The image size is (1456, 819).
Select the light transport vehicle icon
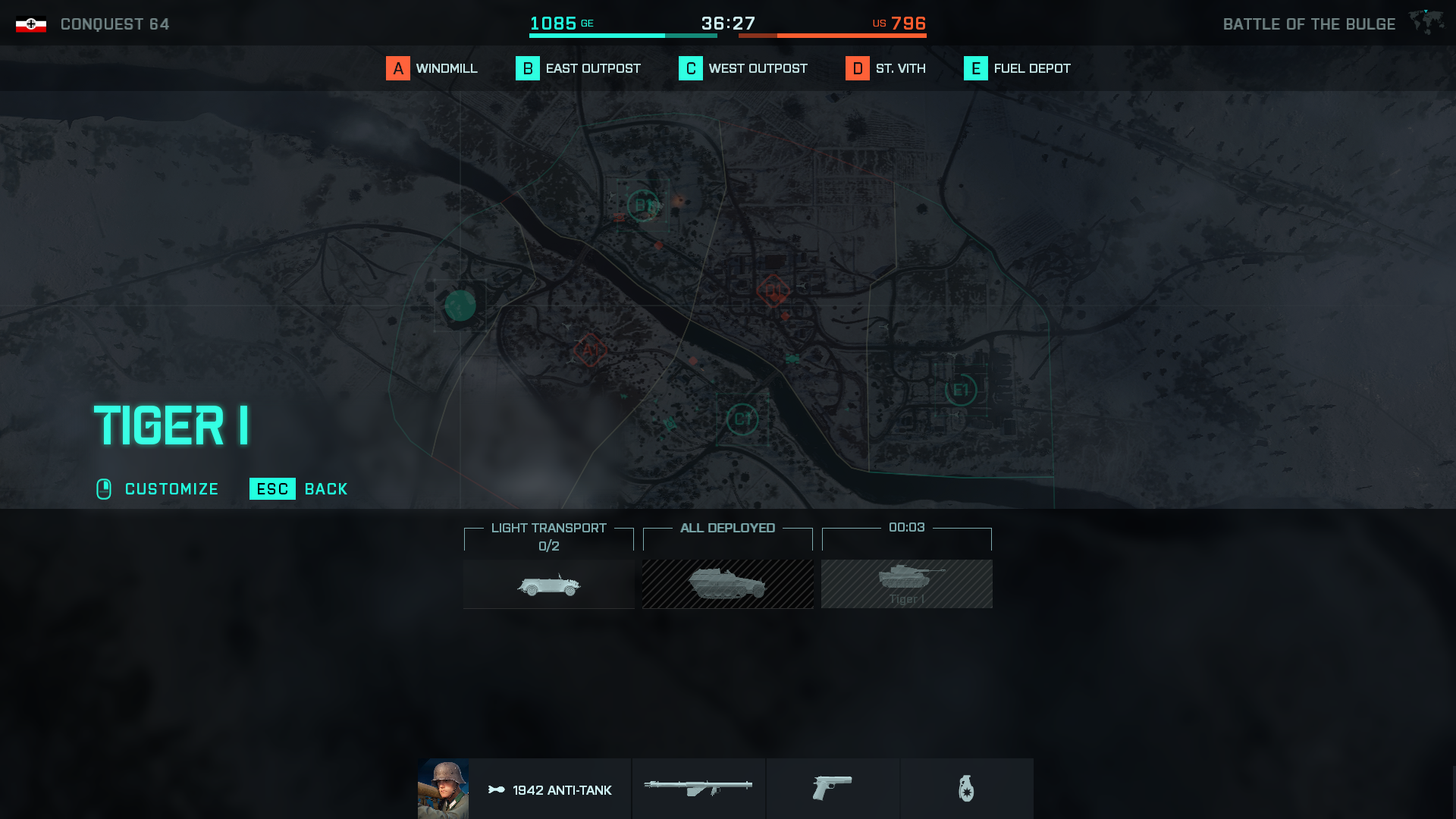(x=548, y=584)
